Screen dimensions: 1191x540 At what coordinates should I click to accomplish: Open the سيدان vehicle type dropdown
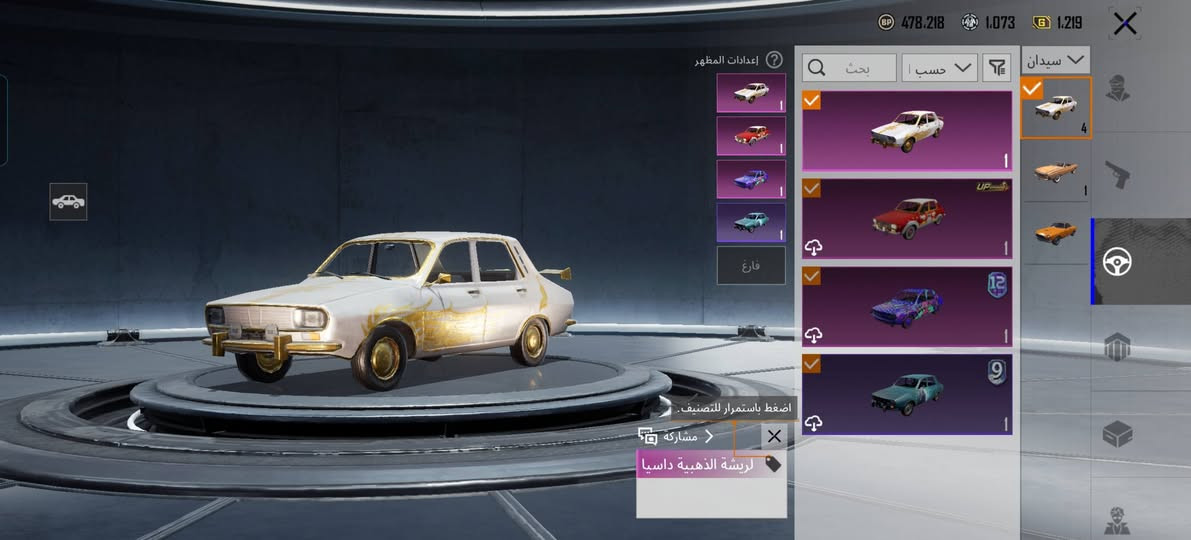tap(1056, 60)
